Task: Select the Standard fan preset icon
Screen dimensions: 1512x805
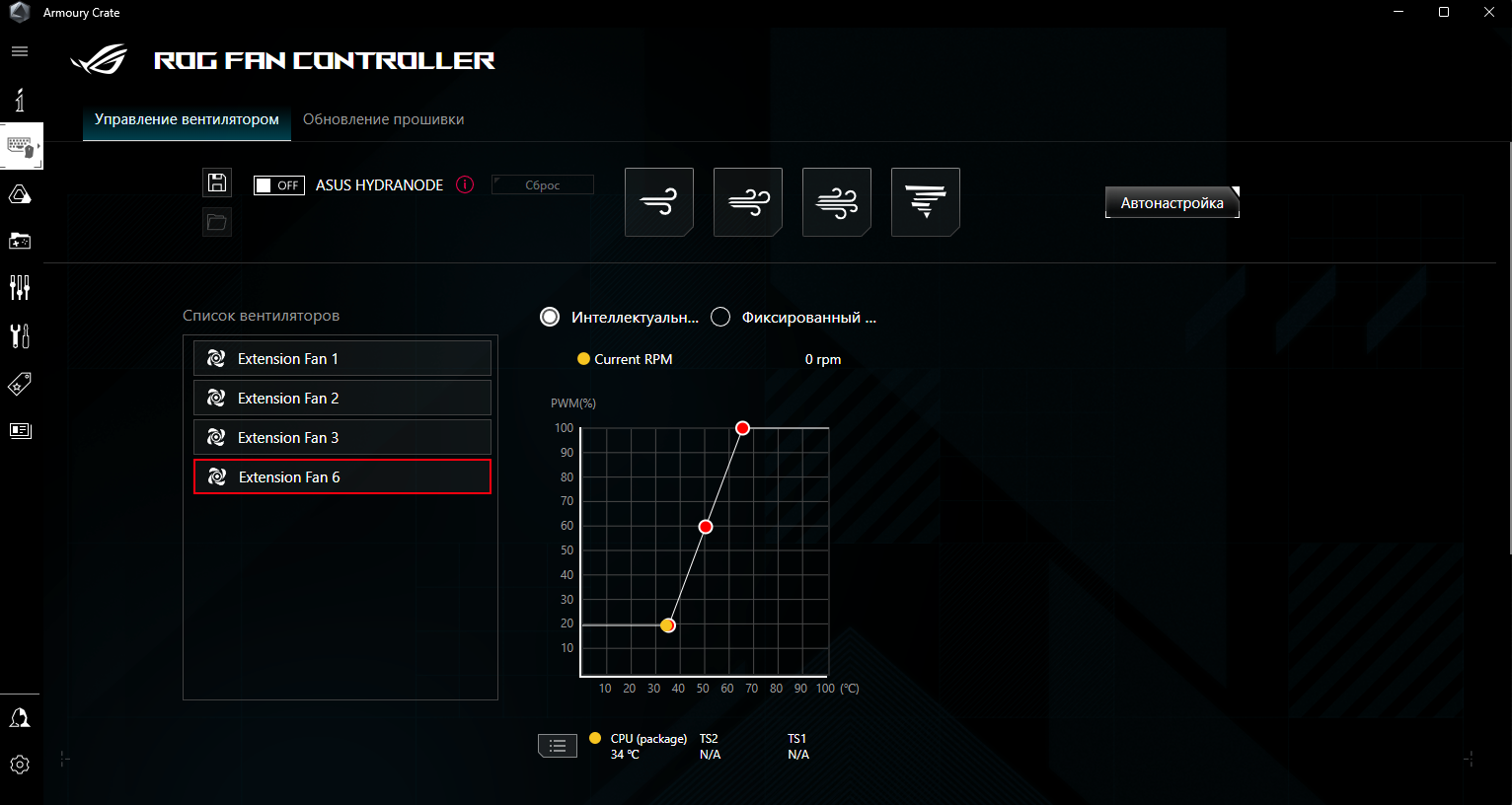Action: coord(747,201)
